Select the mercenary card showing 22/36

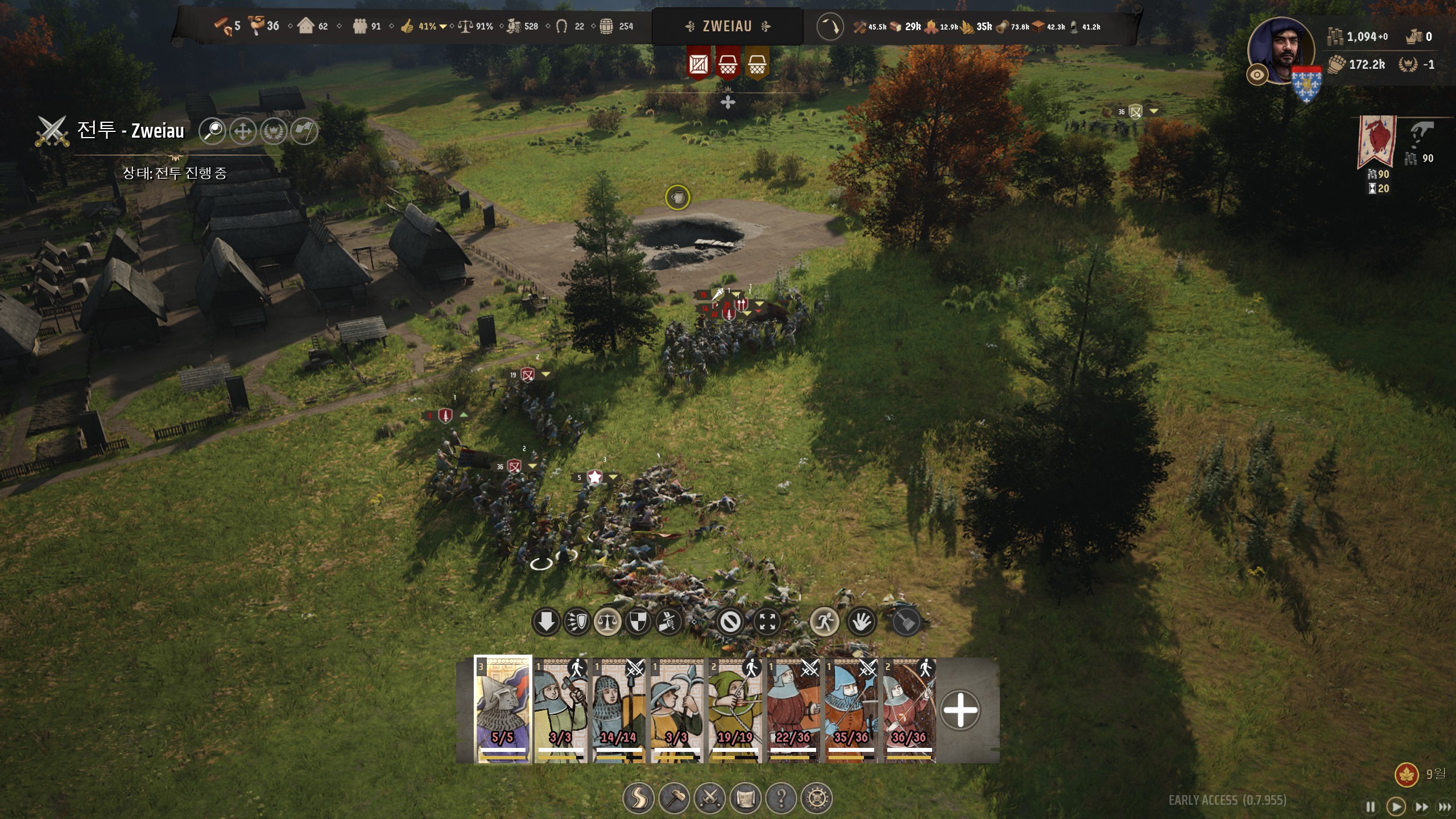[793, 710]
